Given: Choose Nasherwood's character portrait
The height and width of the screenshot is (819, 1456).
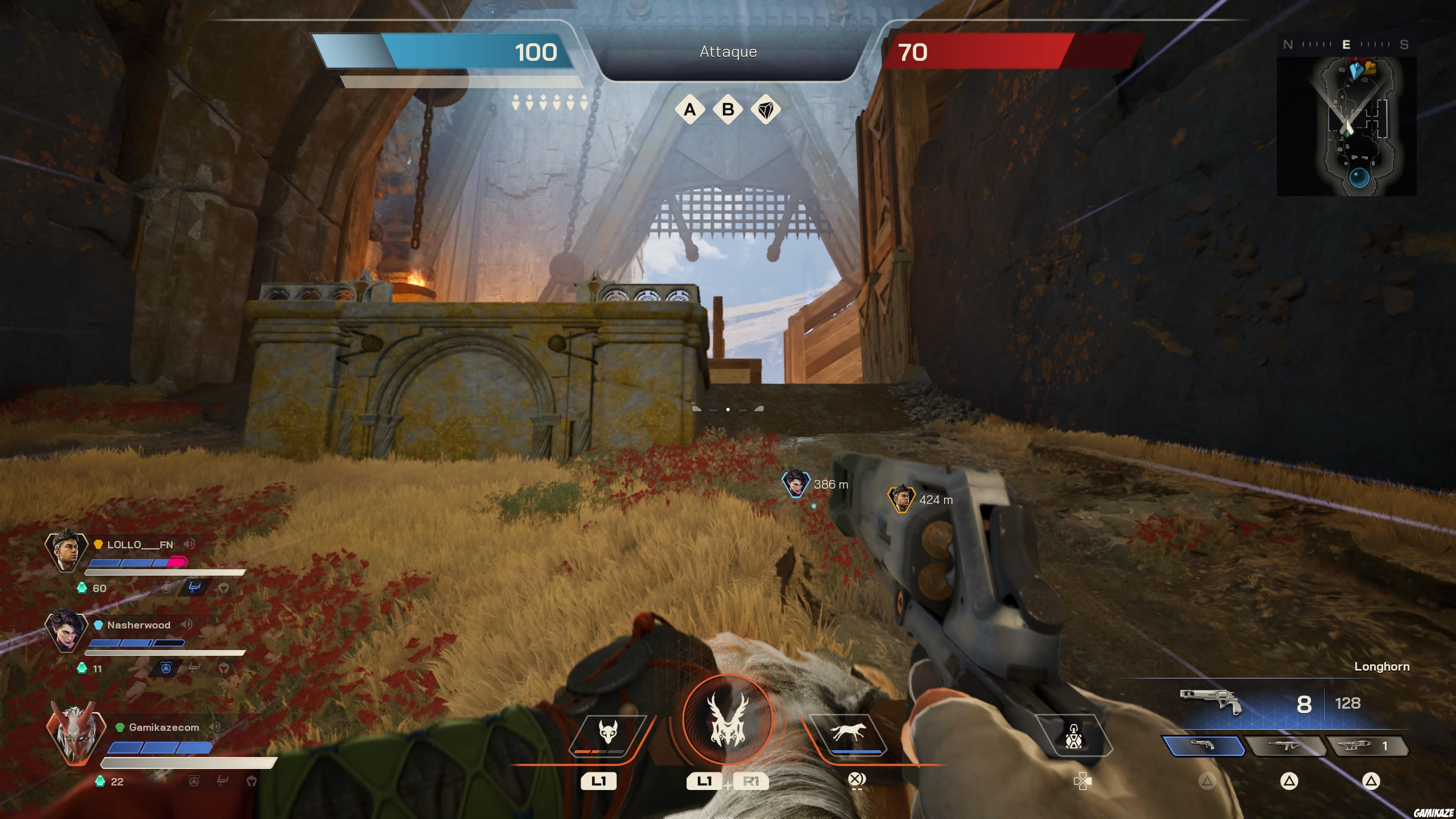Looking at the screenshot, I should point(66,631).
